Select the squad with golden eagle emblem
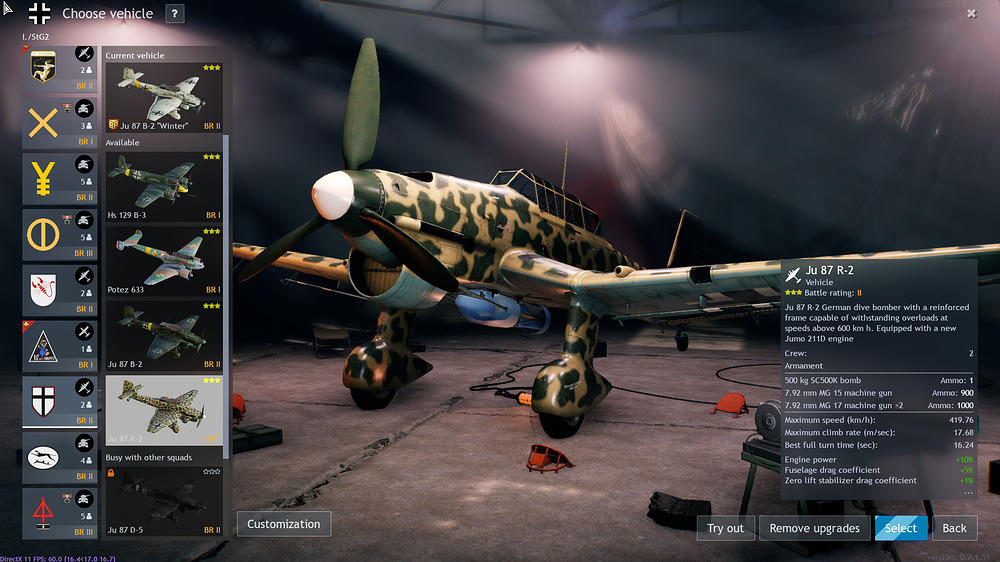The image size is (1000, 562). (60, 68)
